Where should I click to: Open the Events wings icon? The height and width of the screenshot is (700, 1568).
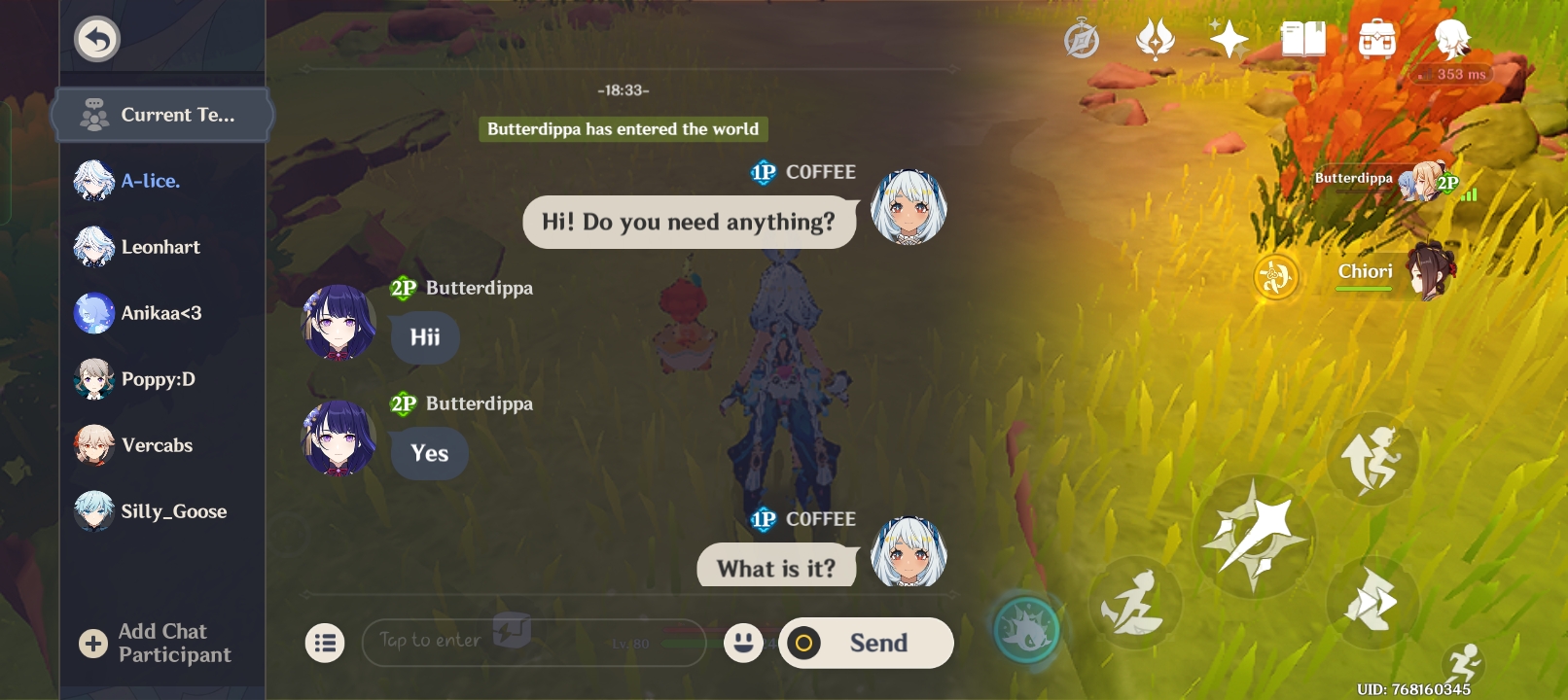tap(1156, 40)
